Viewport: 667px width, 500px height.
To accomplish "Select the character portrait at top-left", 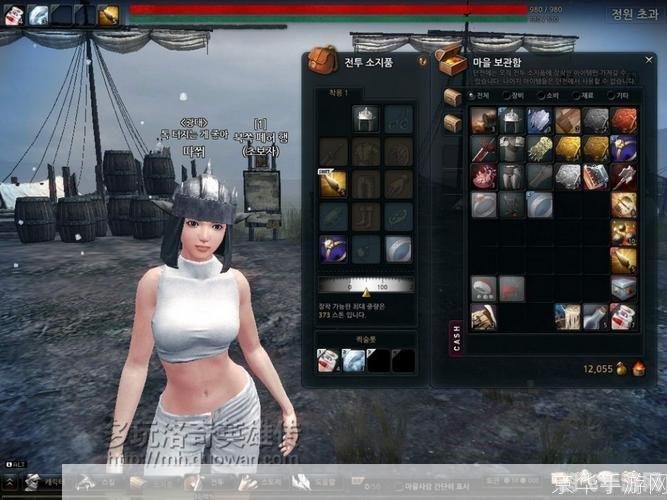I will tap(13, 14).
